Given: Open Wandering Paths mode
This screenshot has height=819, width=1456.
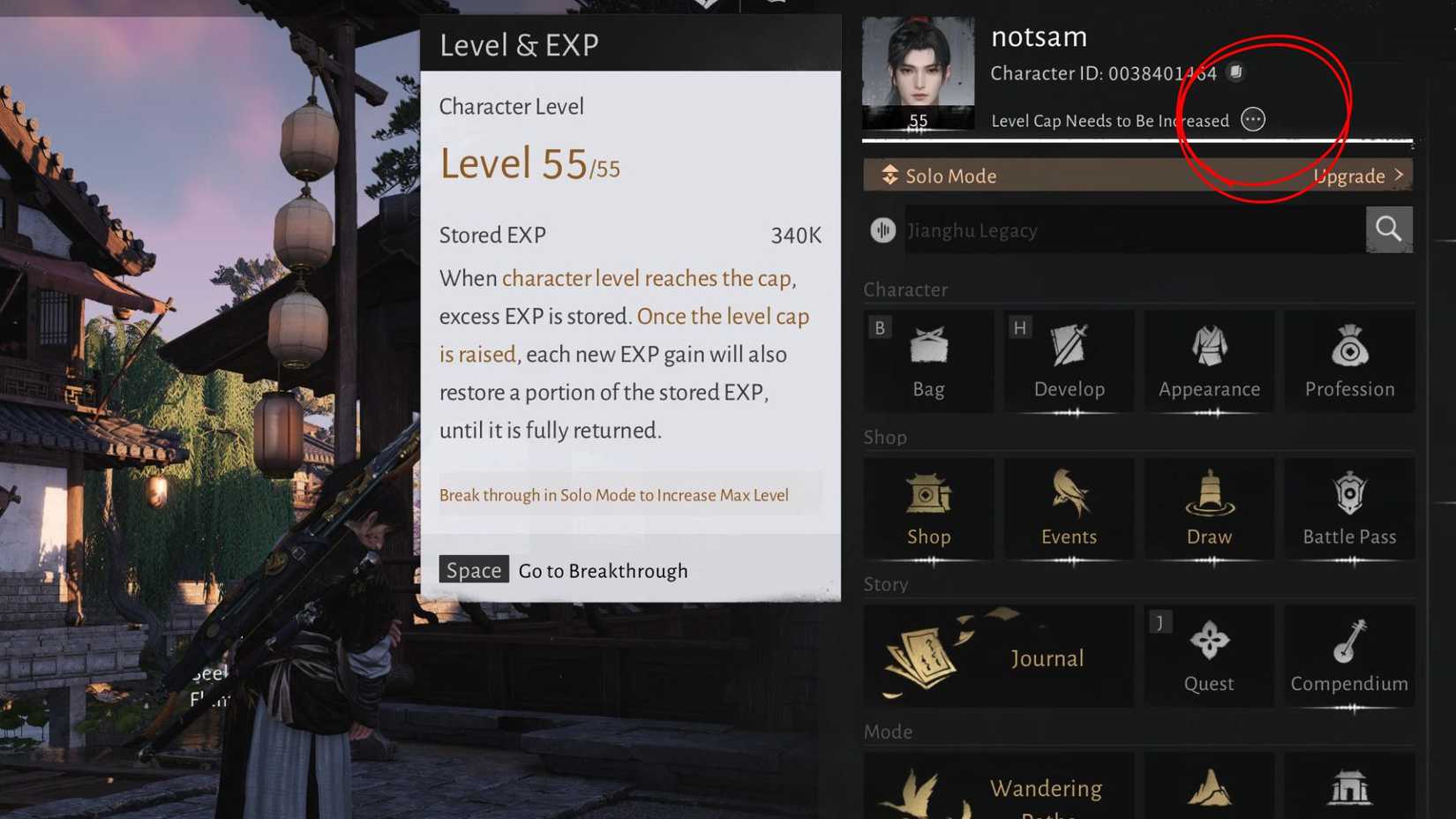Looking at the screenshot, I should click(x=997, y=788).
